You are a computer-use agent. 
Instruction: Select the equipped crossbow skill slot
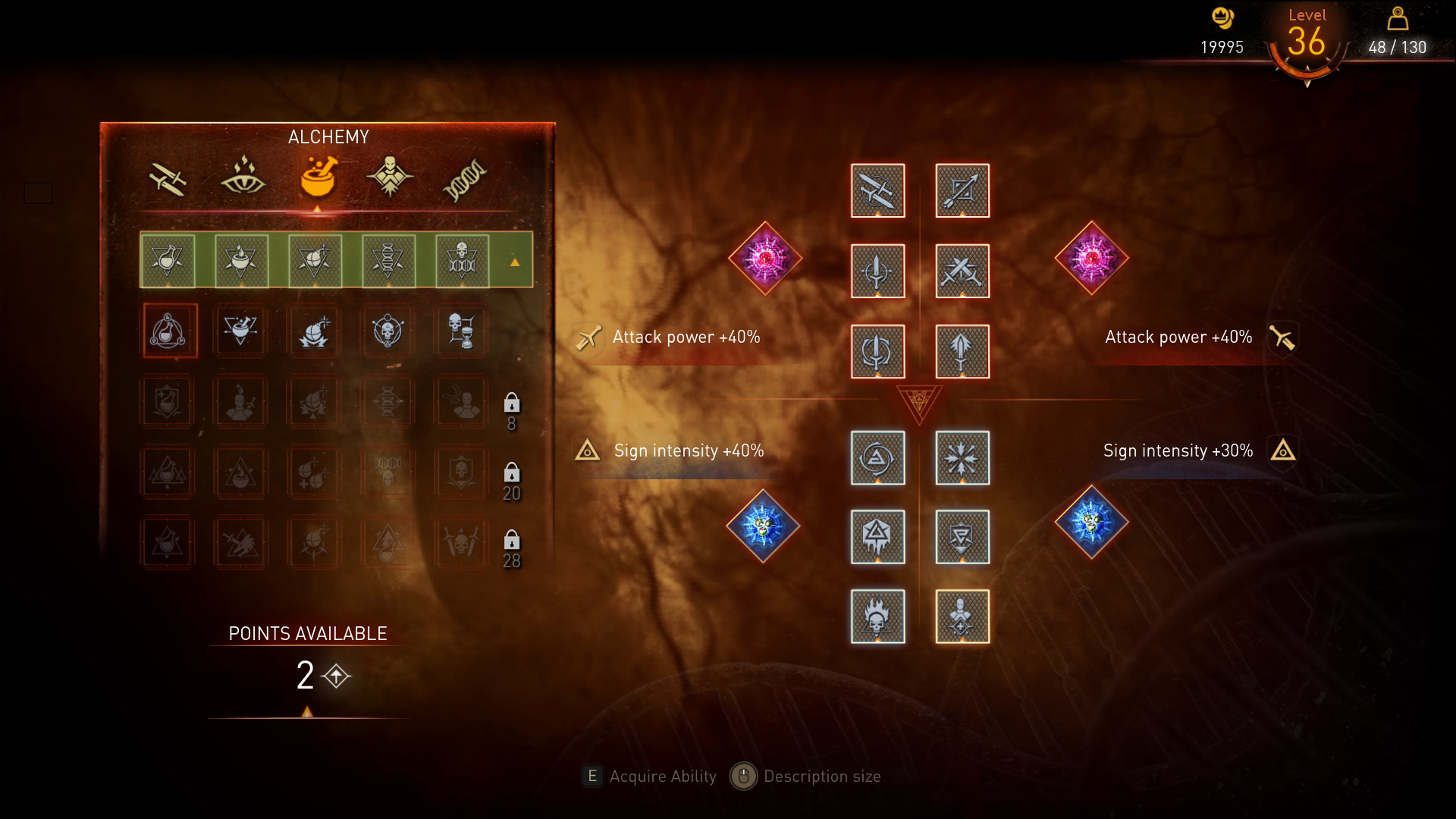point(962,191)
